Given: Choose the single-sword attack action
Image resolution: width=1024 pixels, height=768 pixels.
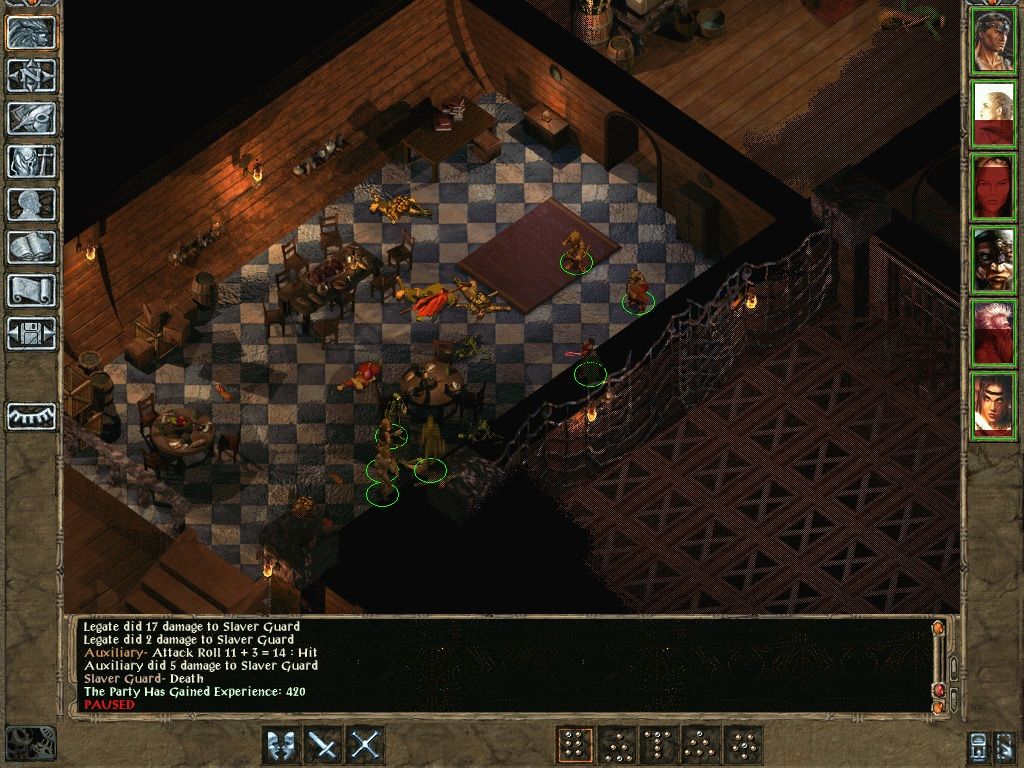Looking at the screenshot, I should [x=323, y=745].
